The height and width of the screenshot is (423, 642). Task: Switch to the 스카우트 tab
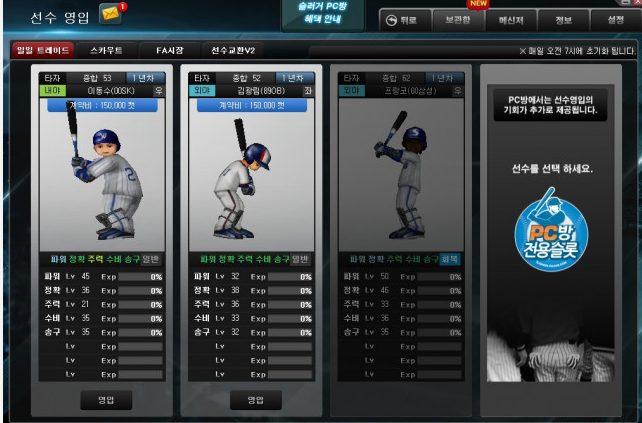[x=107, y=50]
